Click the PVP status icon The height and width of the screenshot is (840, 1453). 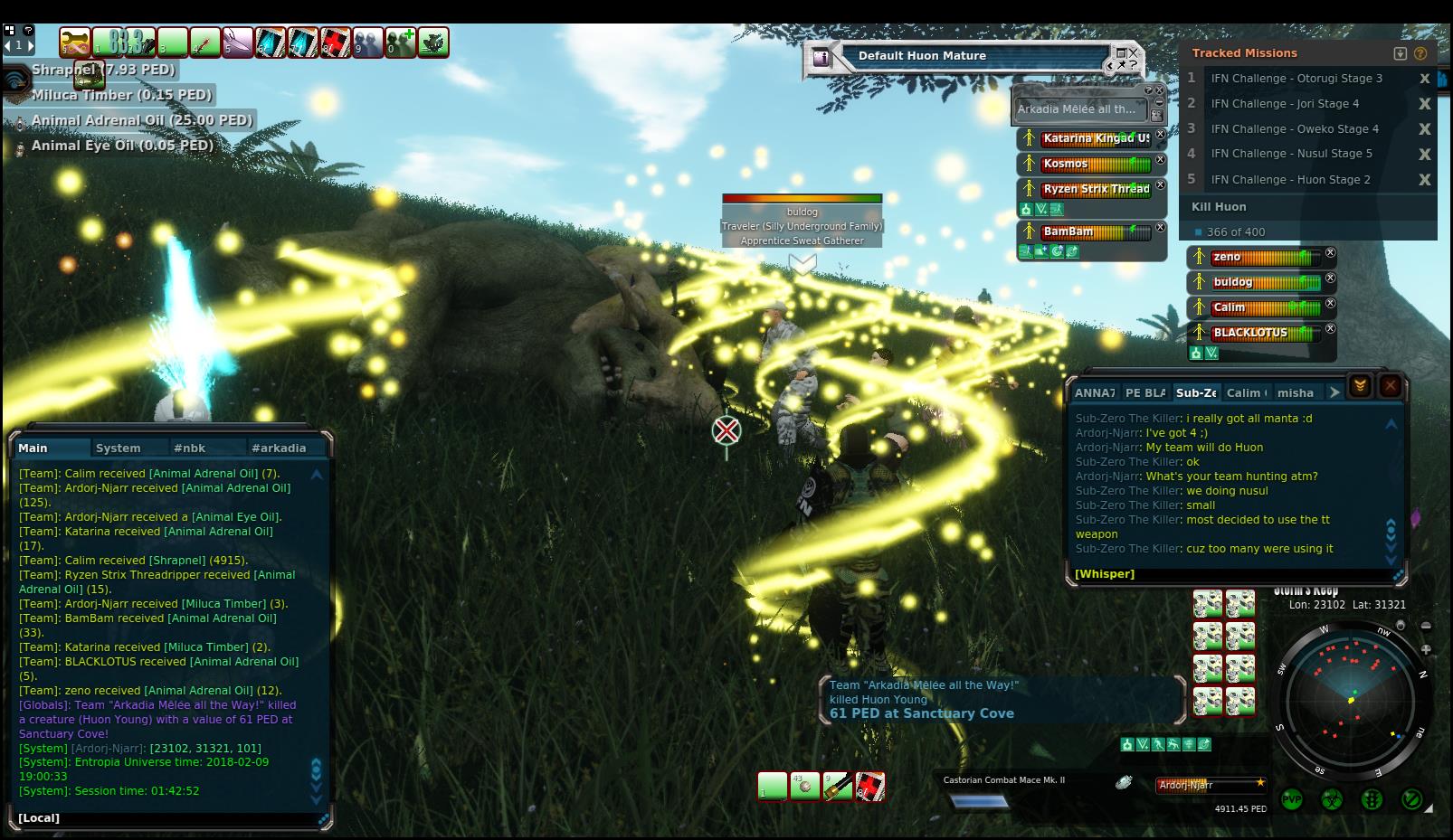pos(1292,799)
